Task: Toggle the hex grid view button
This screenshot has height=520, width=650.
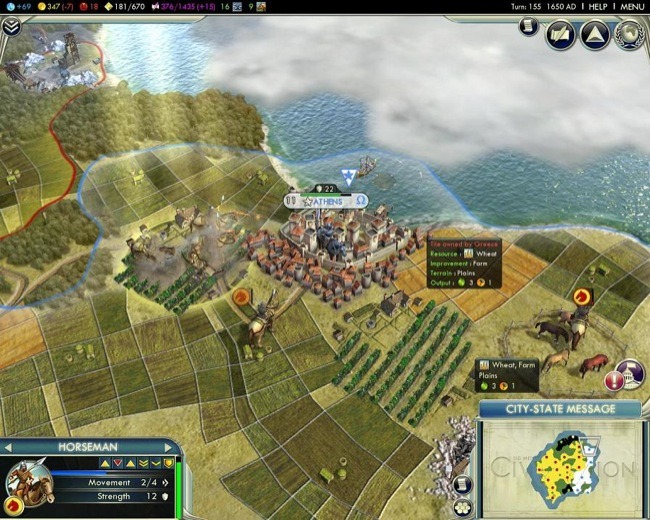Action: pos(462,507)
